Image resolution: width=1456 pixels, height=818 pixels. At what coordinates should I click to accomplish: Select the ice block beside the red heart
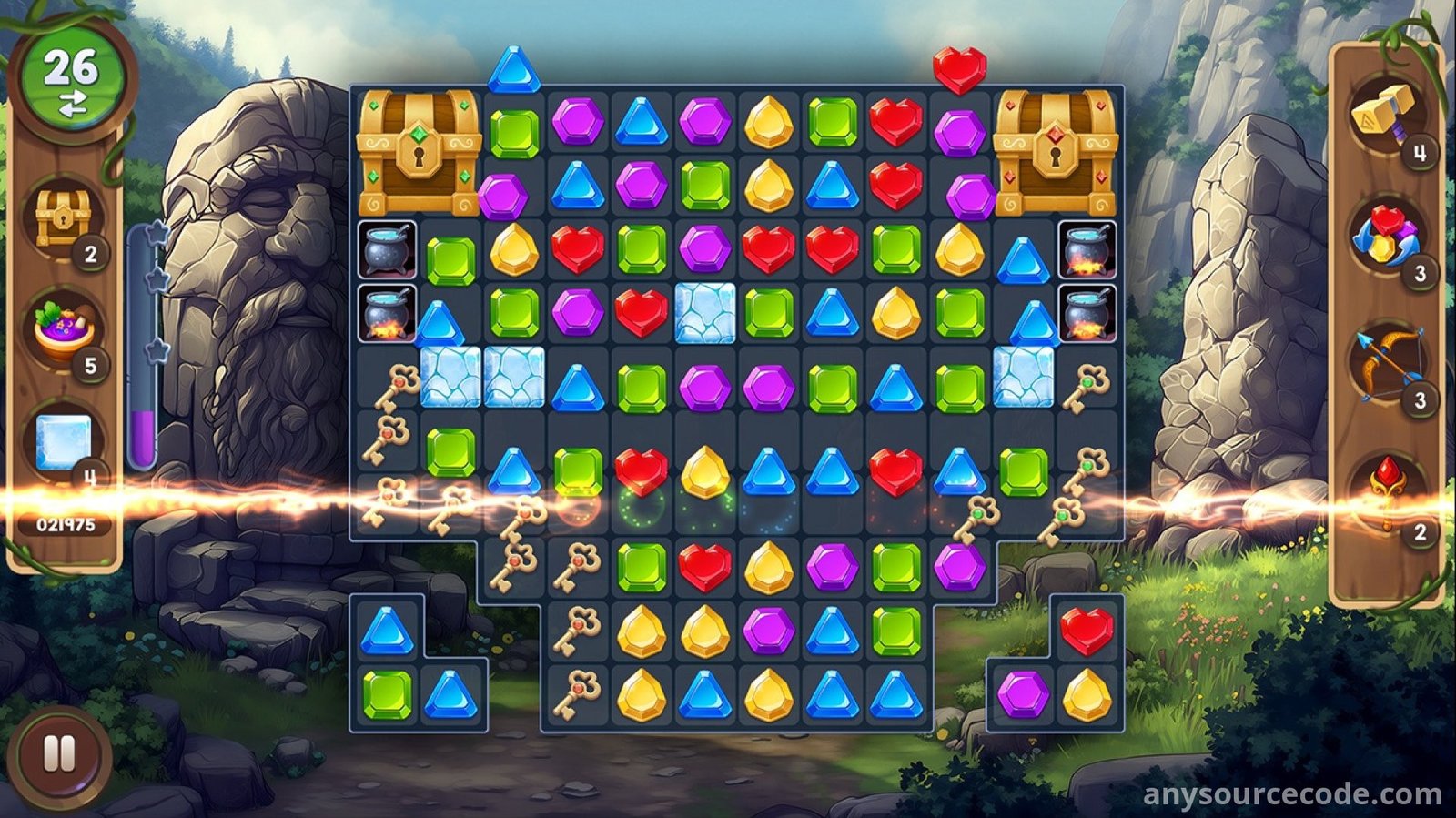tap(705, 313)
